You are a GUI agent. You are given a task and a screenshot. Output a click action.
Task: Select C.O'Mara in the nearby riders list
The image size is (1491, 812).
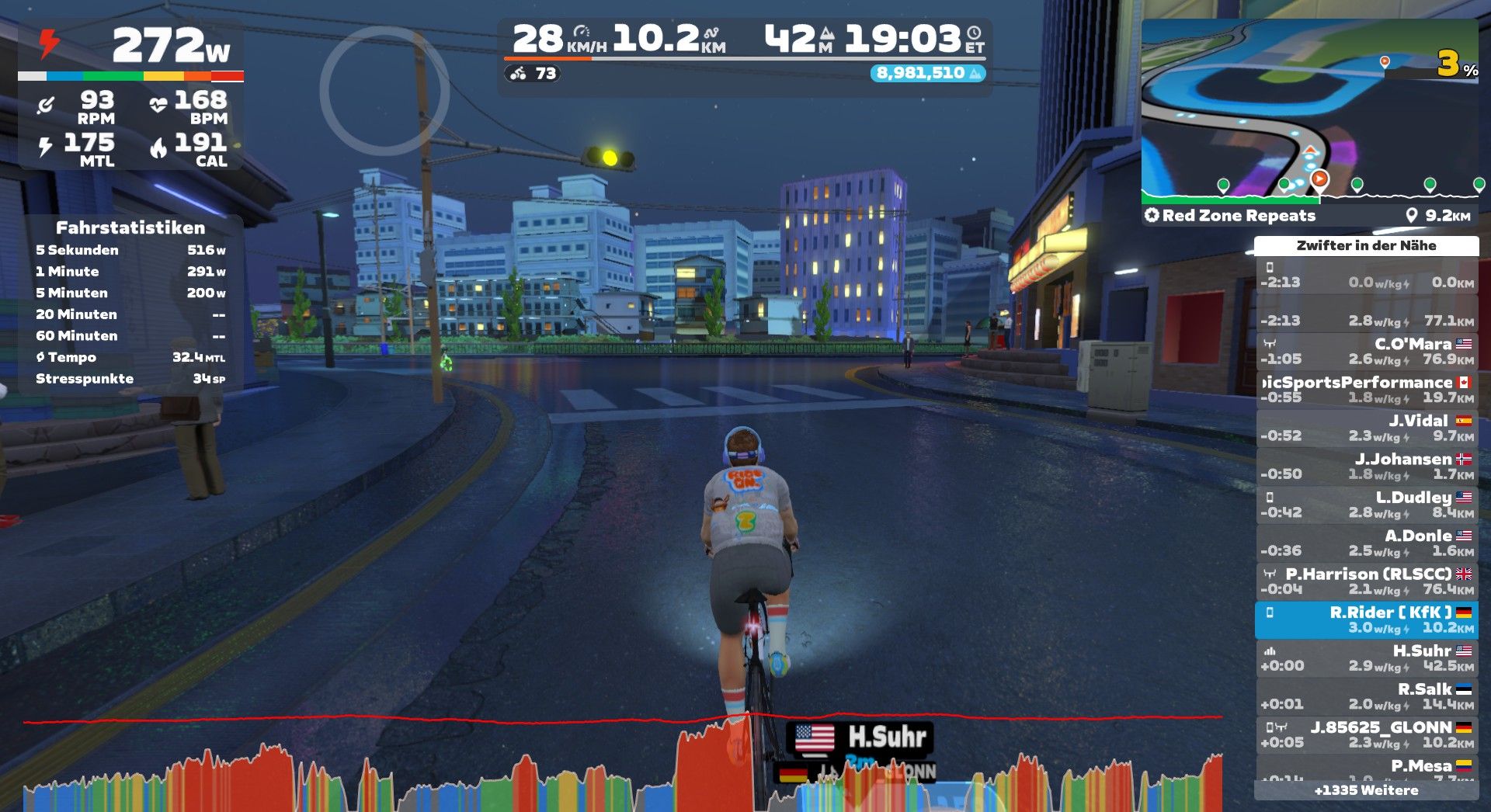(x=1367, y=351)
